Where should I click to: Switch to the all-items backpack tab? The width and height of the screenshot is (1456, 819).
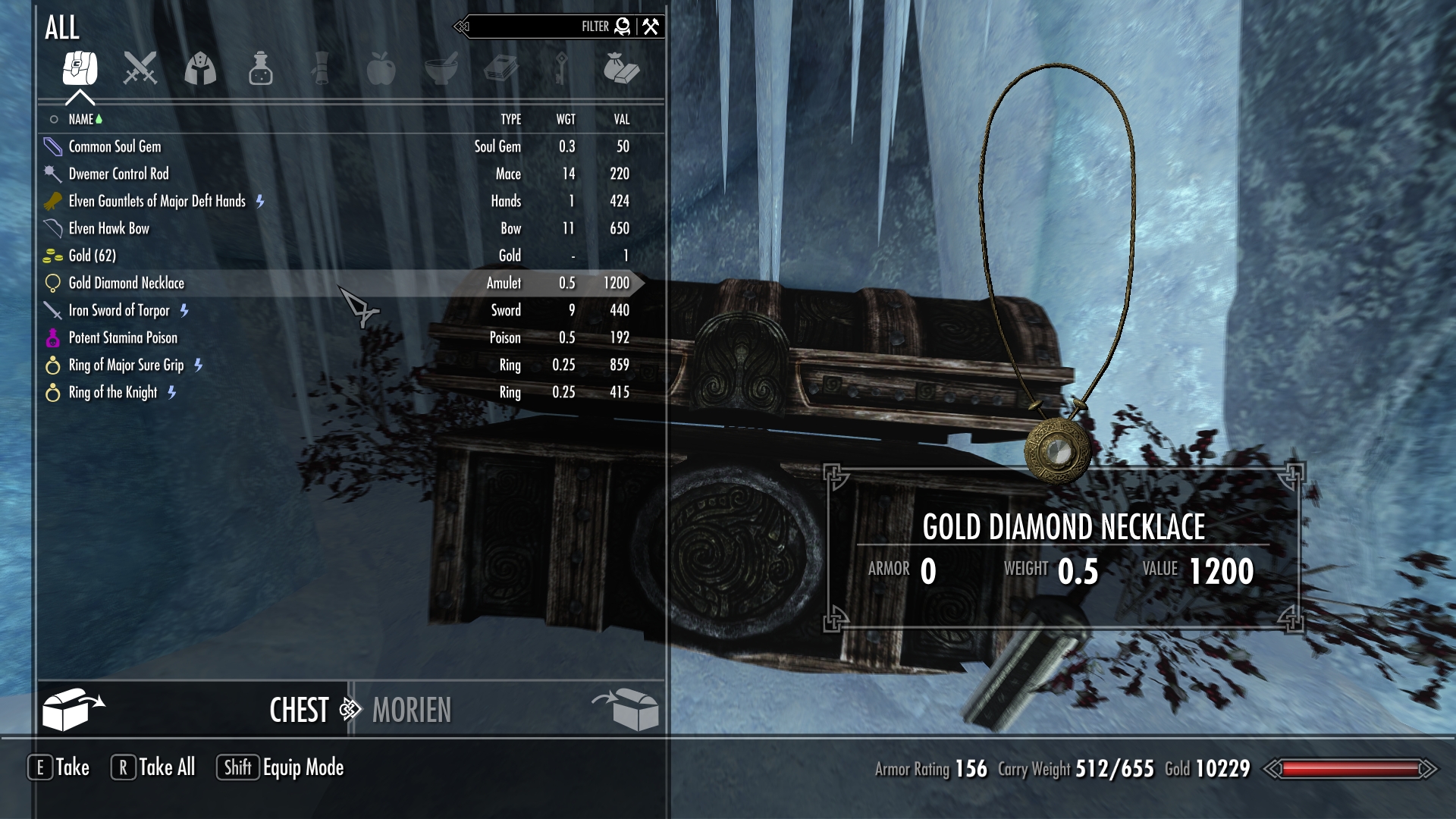coord(80,68)
